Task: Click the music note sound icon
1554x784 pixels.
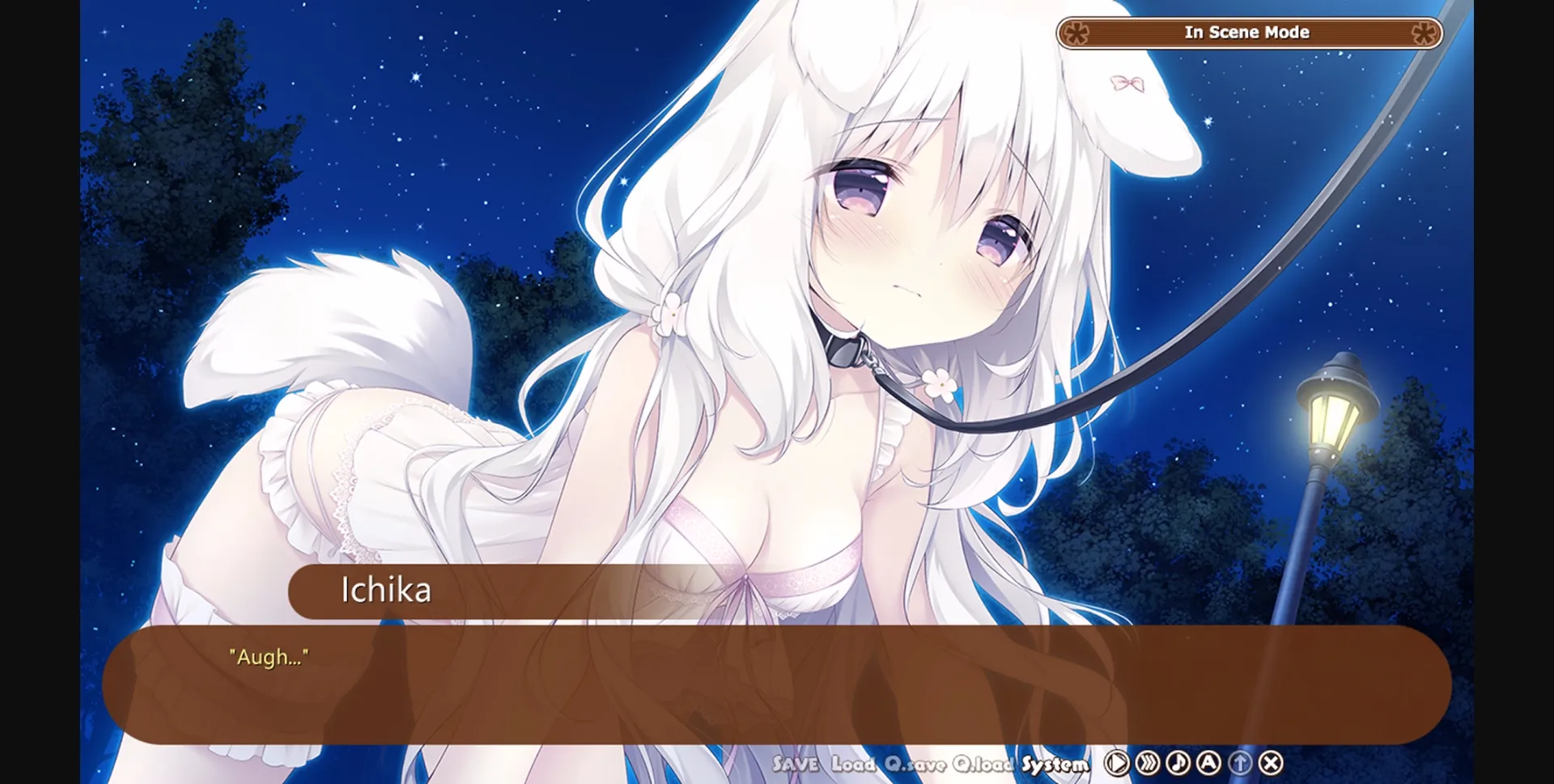Action: click(1178, 762)
